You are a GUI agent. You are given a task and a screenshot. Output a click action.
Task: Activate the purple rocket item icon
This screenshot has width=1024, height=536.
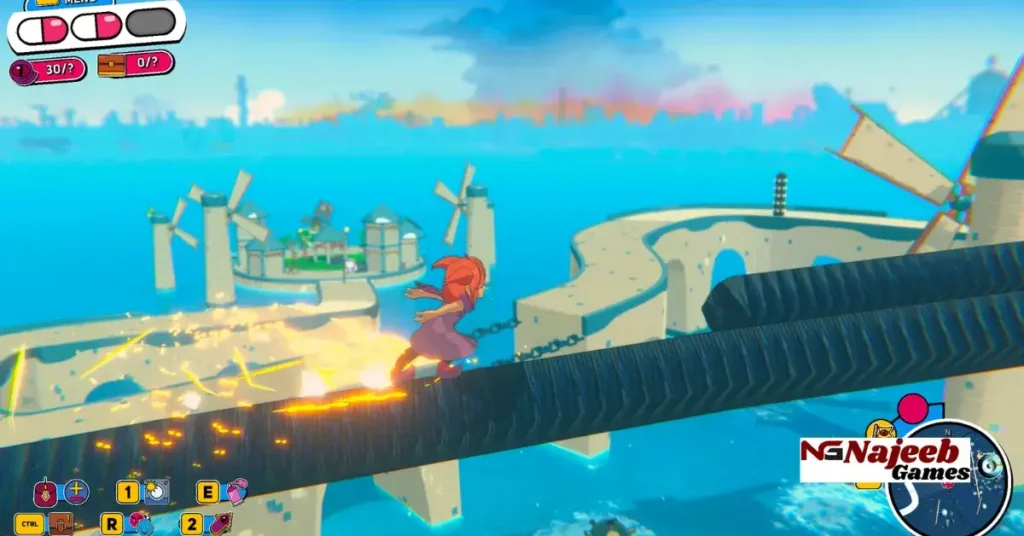point(219,523)
